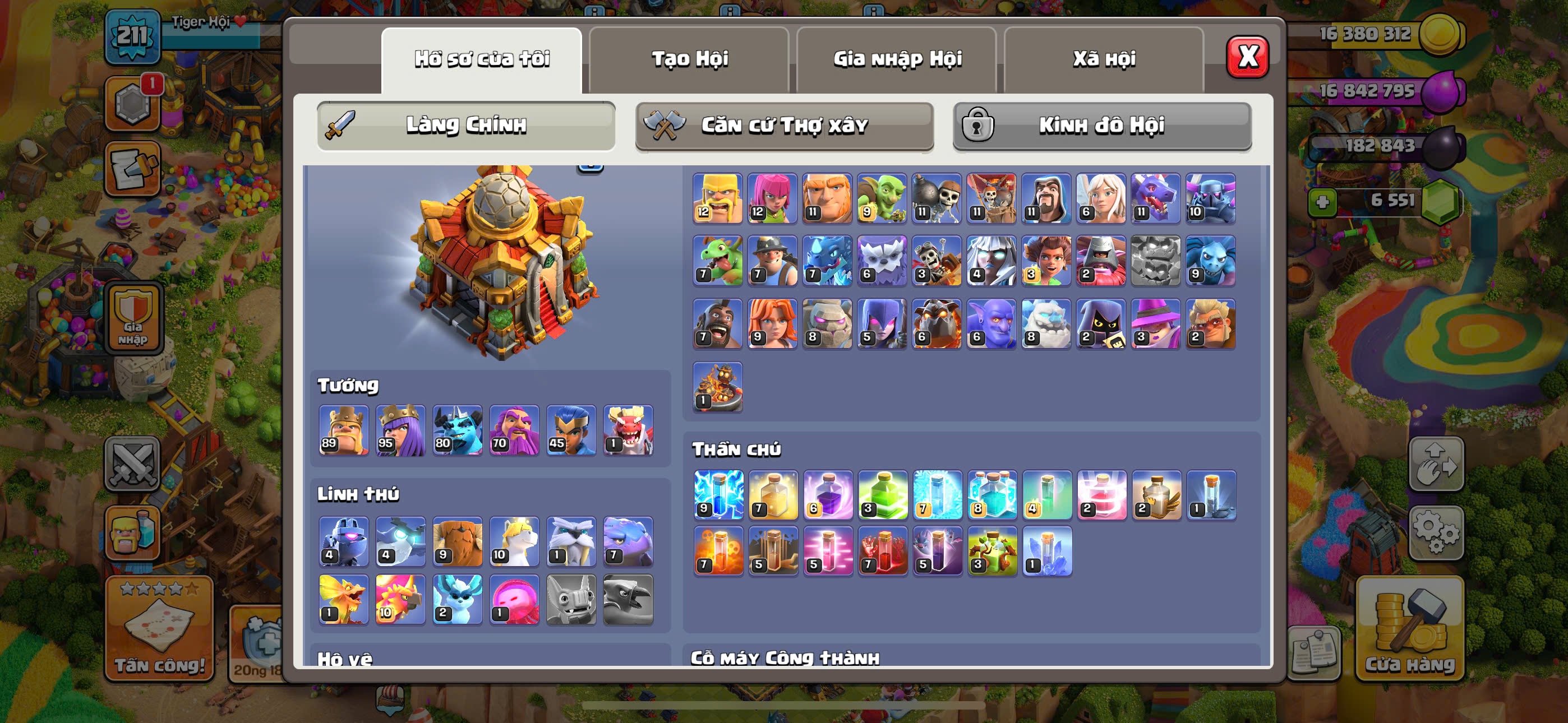This screenshot has height=723, width=1568.
Task: Select the Archer Queen hero icon
Action: coord(400,430)
